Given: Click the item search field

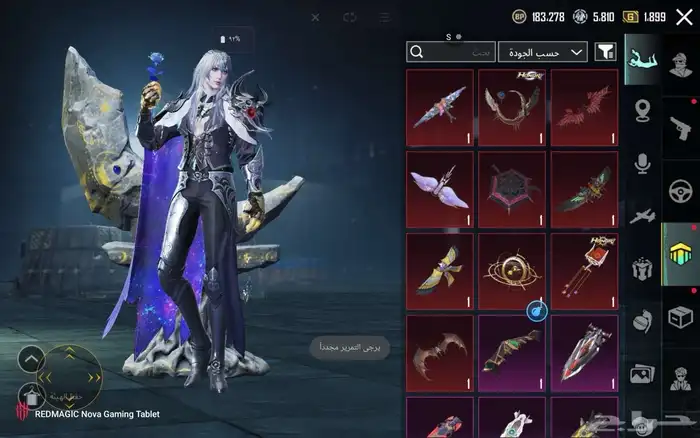Looking at the screenshot, I should coord(451,52).
